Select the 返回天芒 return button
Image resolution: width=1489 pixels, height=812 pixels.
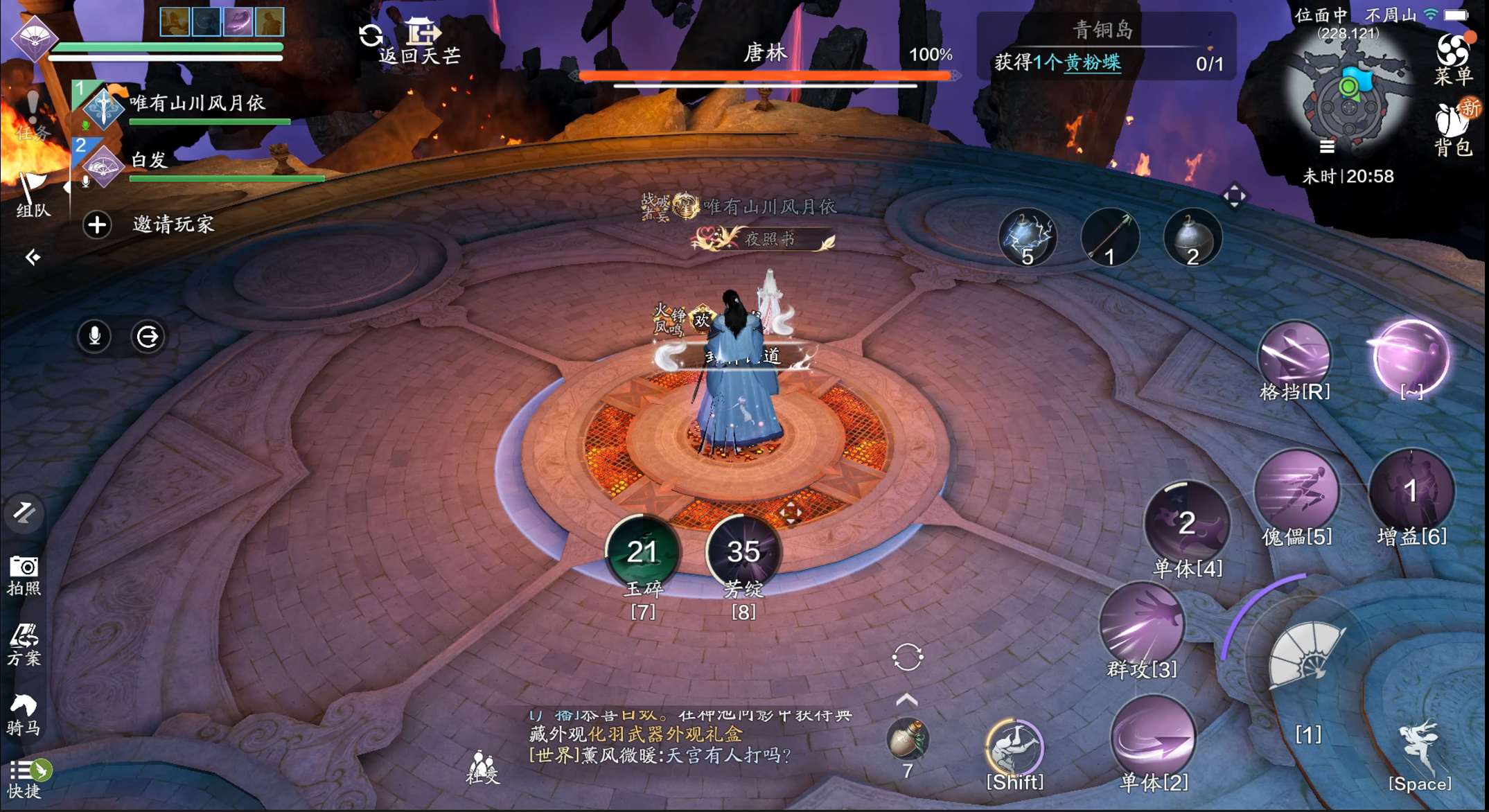421,42
